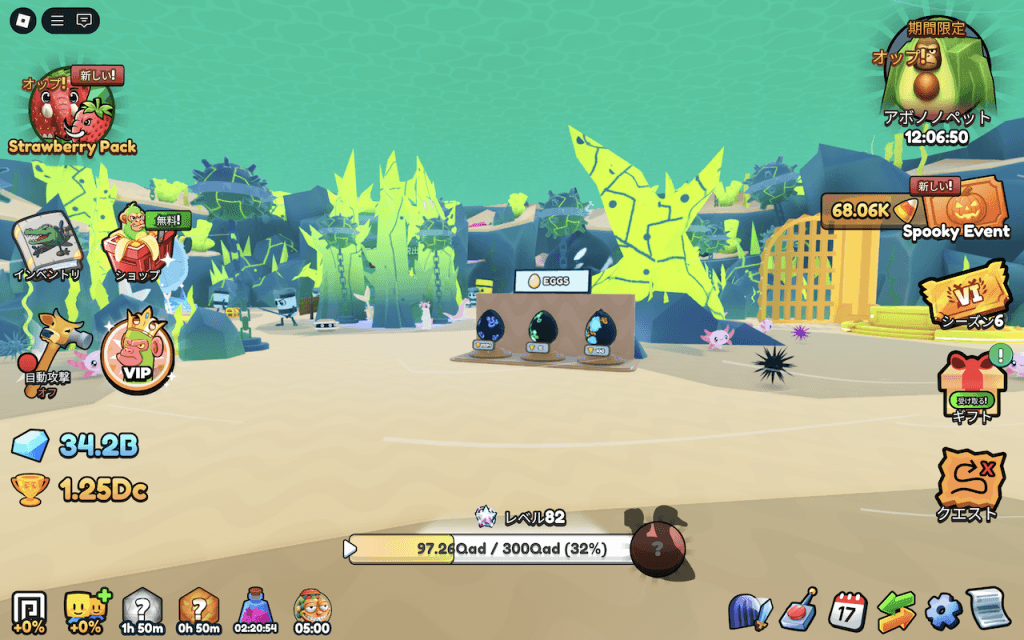Open the green and orange trade arrows
The height and width of the screenshot is (640, 1024).
tap(896, 610)
